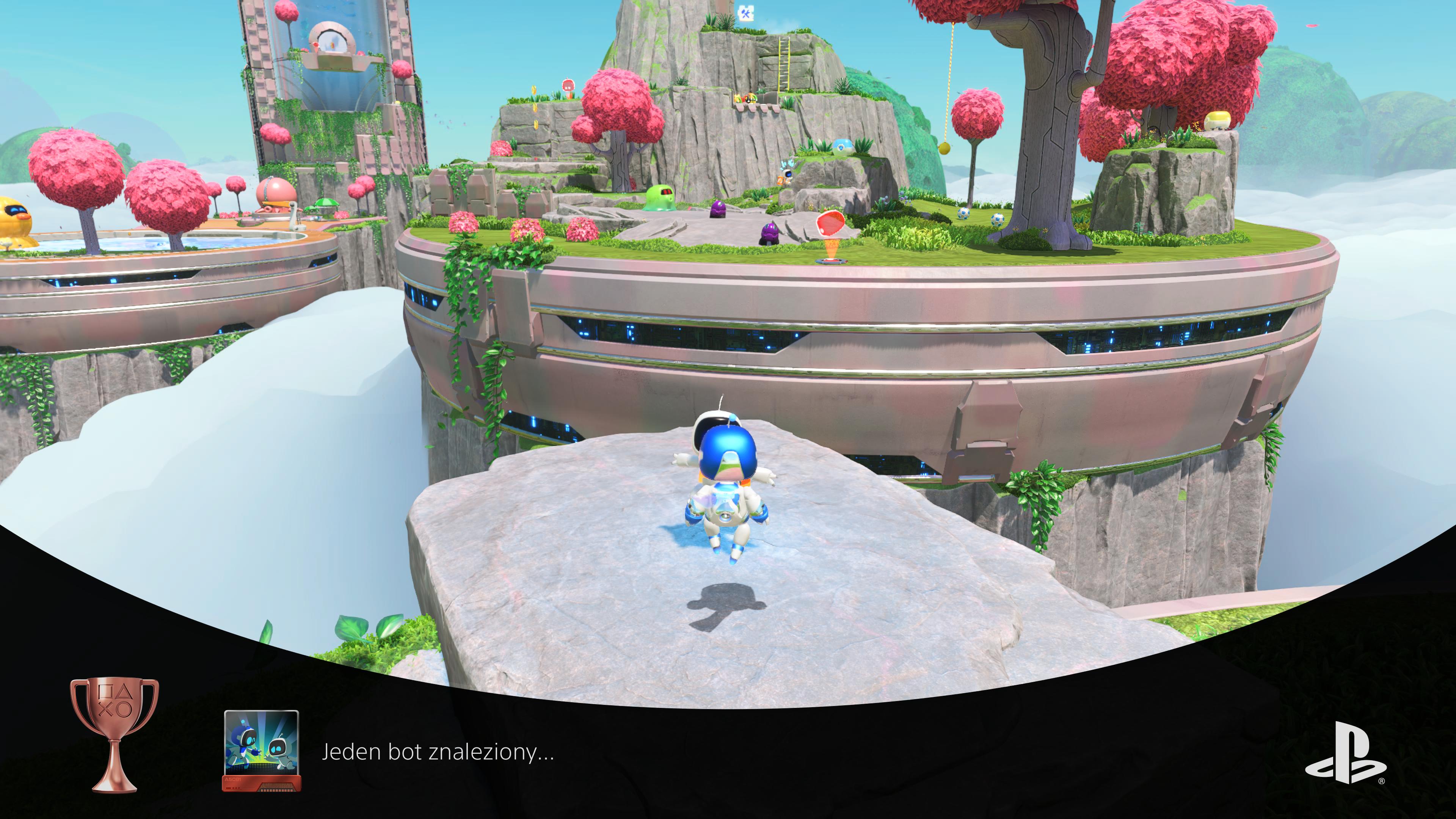This screenshot has height=819, width=1456.
Task: Open the "Jeden bot znaleziony..." trophy notification
Action: (x=438, y=752)
